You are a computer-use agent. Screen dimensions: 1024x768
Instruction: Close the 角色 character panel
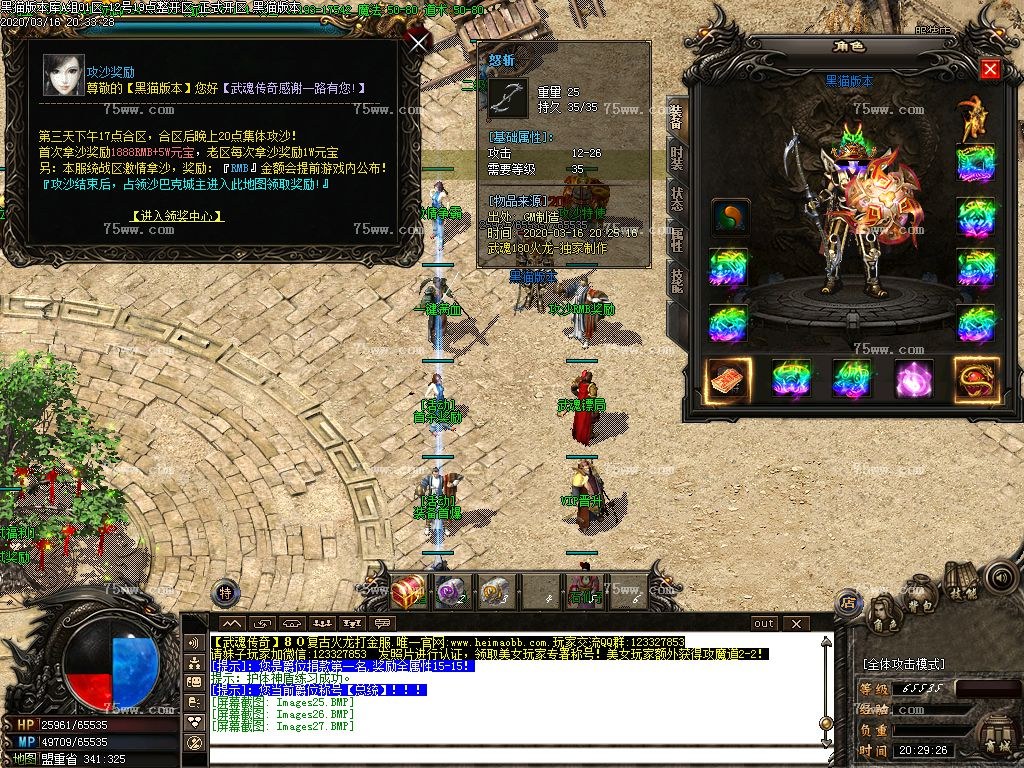990,69
